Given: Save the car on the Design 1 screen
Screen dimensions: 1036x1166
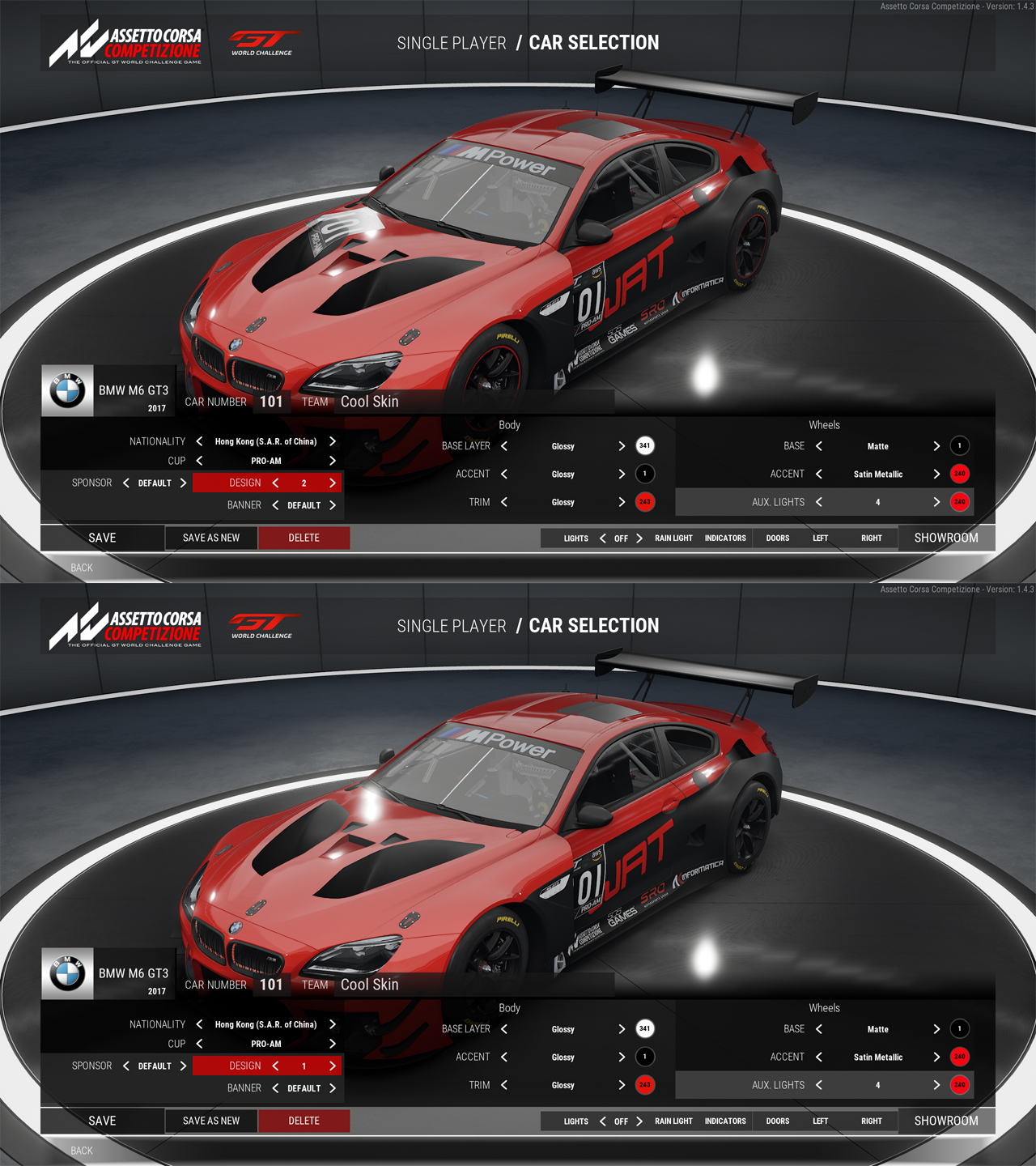Looking at the screenshot, I should [102, 1121].
